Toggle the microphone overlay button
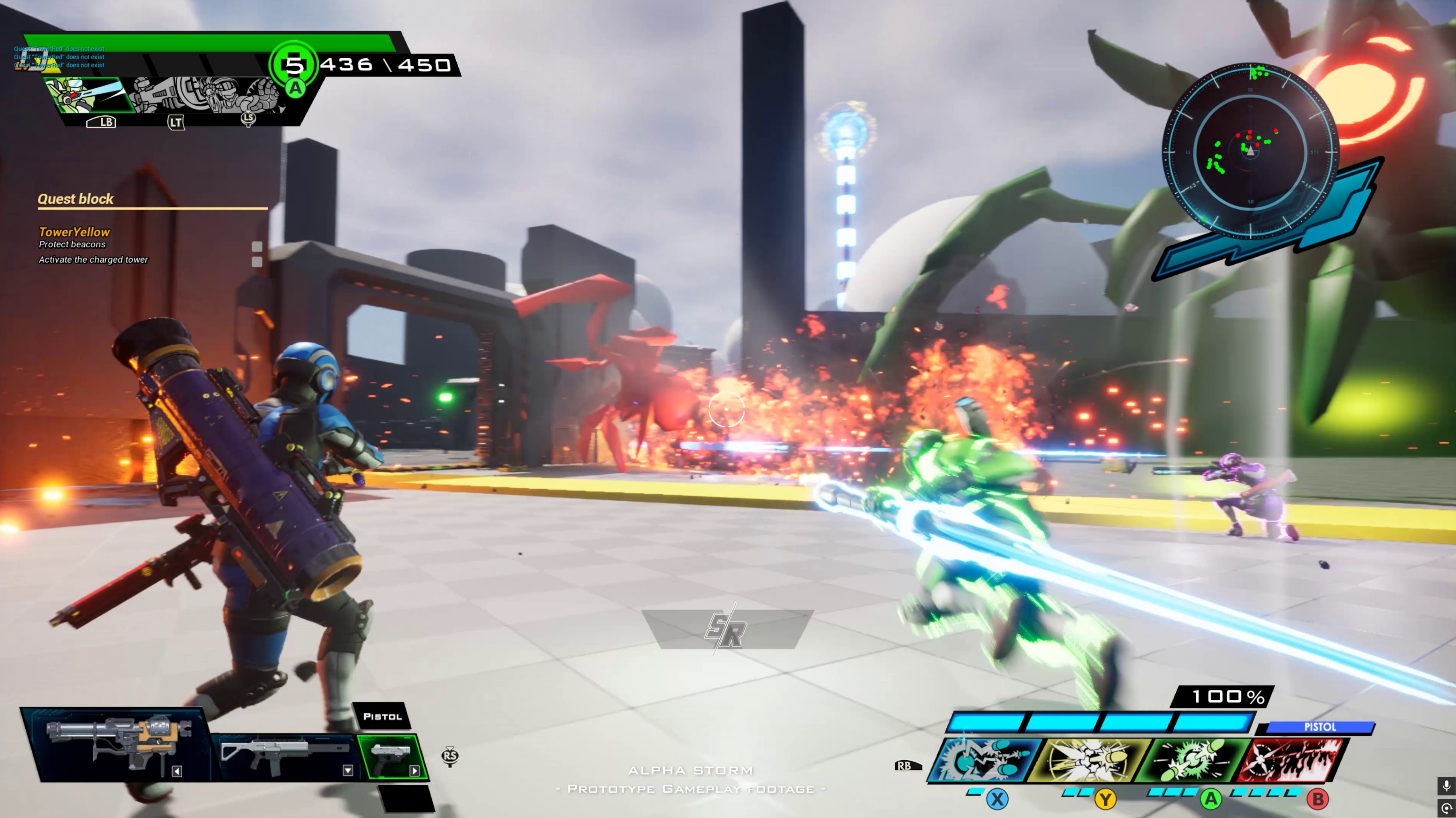Screen dimensions: 1456x818 [x=1446, y=786]
